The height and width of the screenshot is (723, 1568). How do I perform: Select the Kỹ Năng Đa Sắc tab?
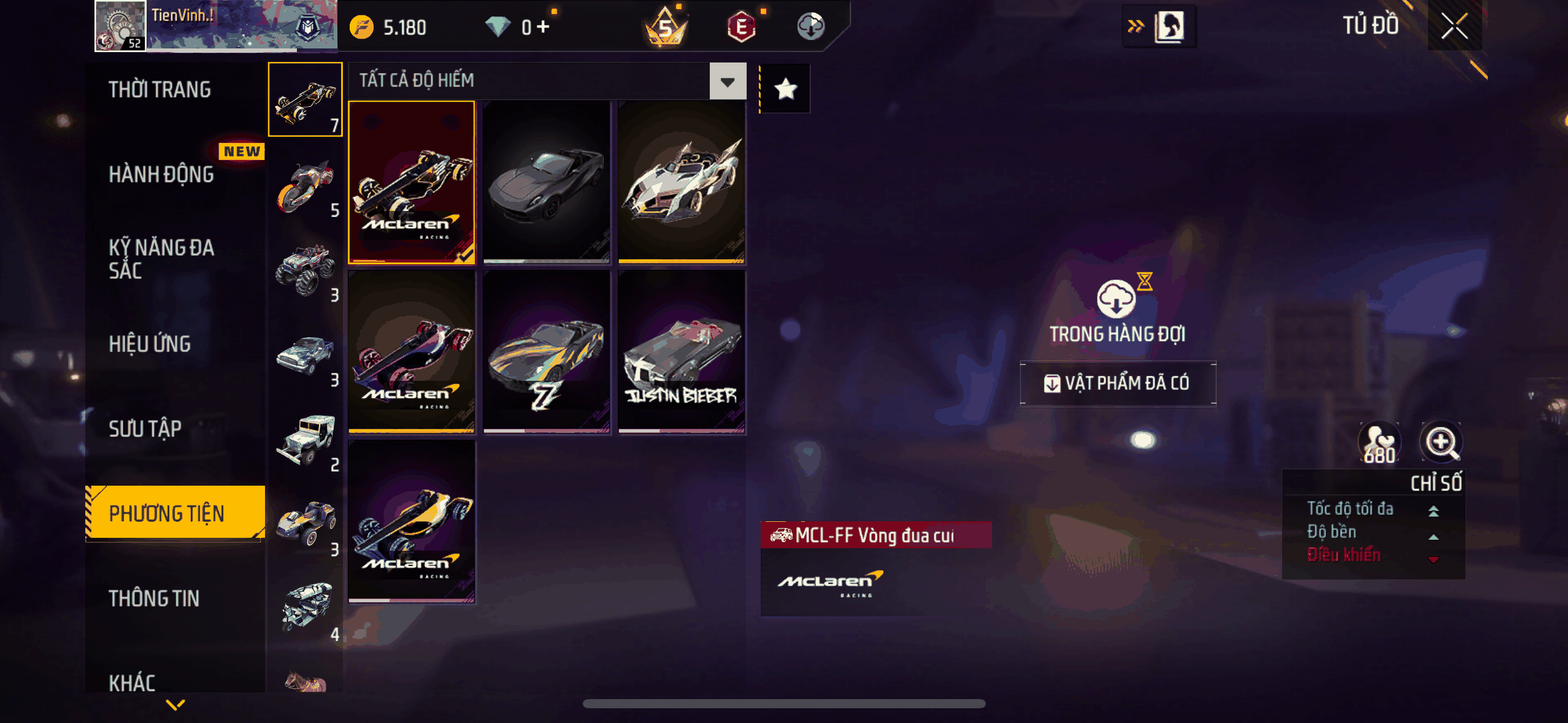pos(161,259)
